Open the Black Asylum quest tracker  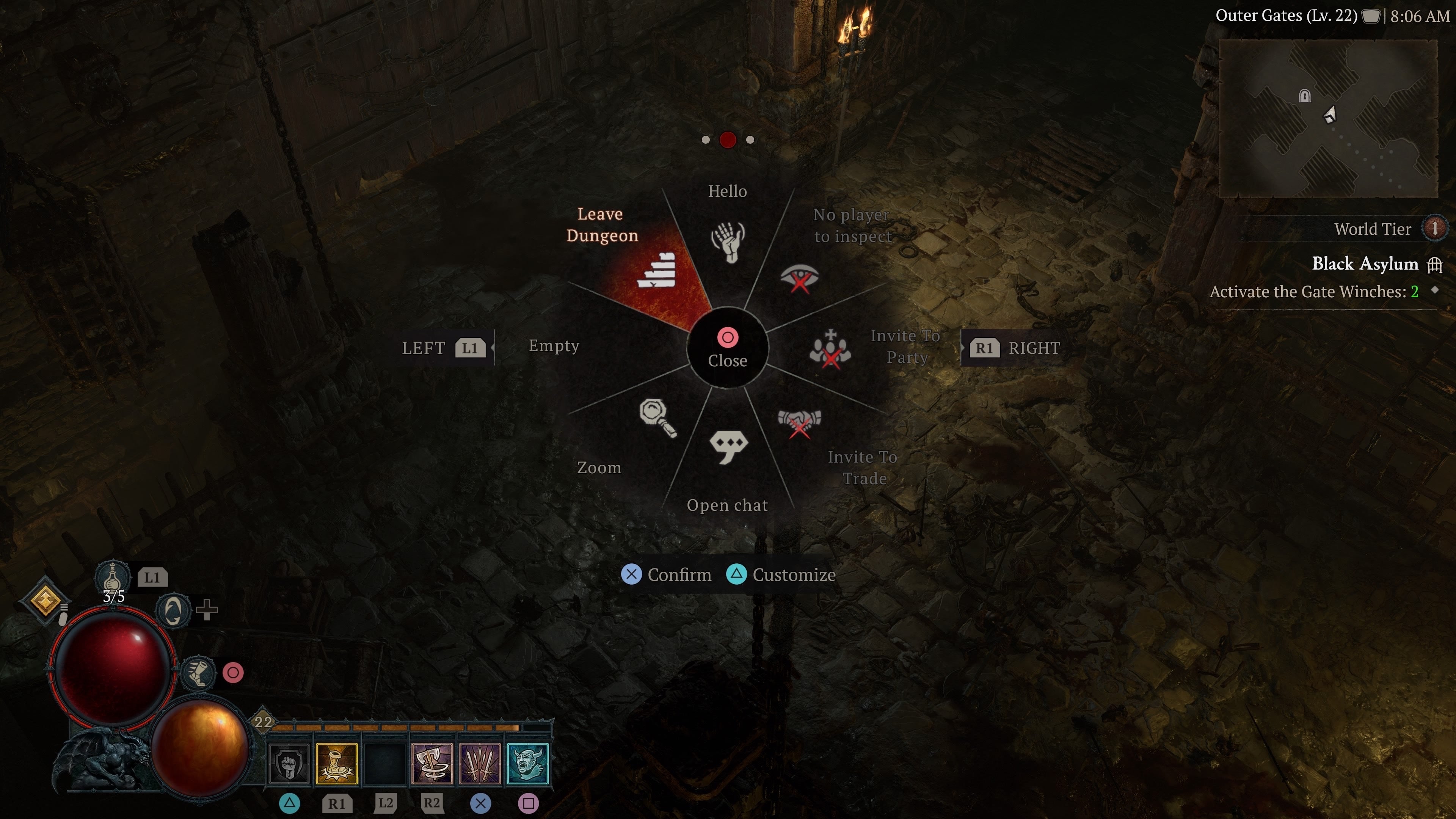(x=1365, y=264)
